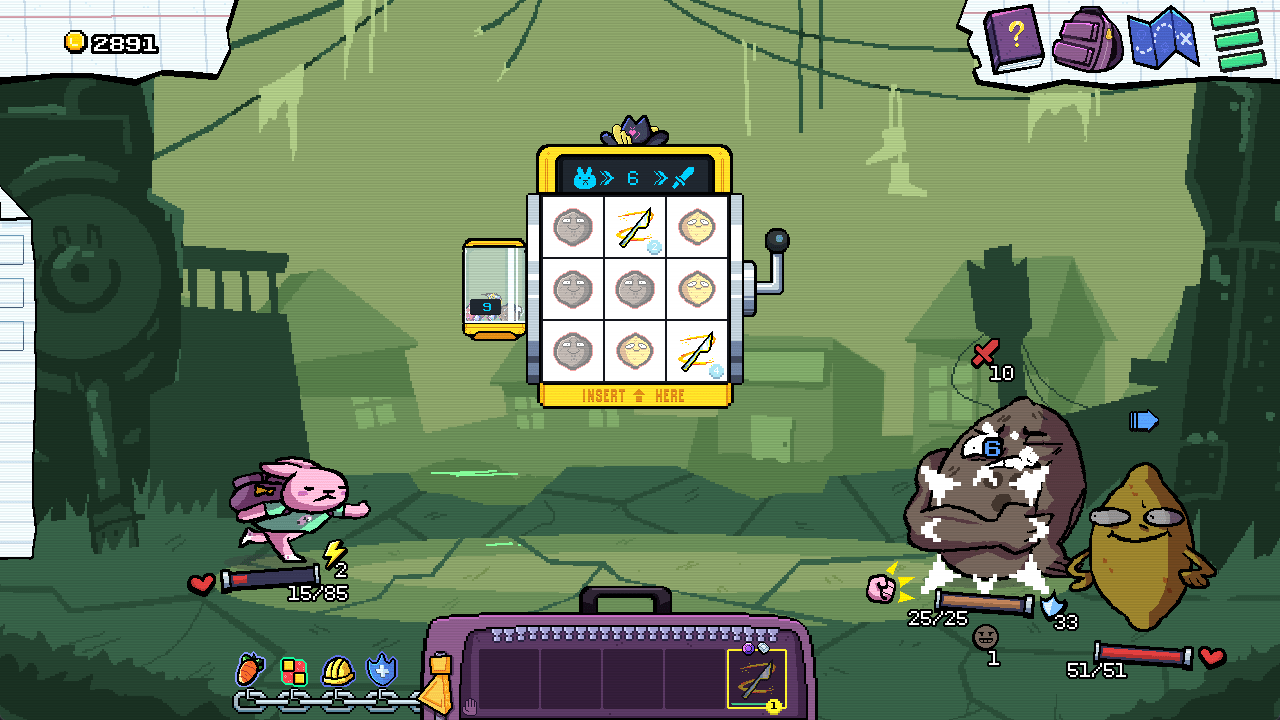Pull the slot machine lever
Viewport: 1280px width, 720px height.
point(776,243)
